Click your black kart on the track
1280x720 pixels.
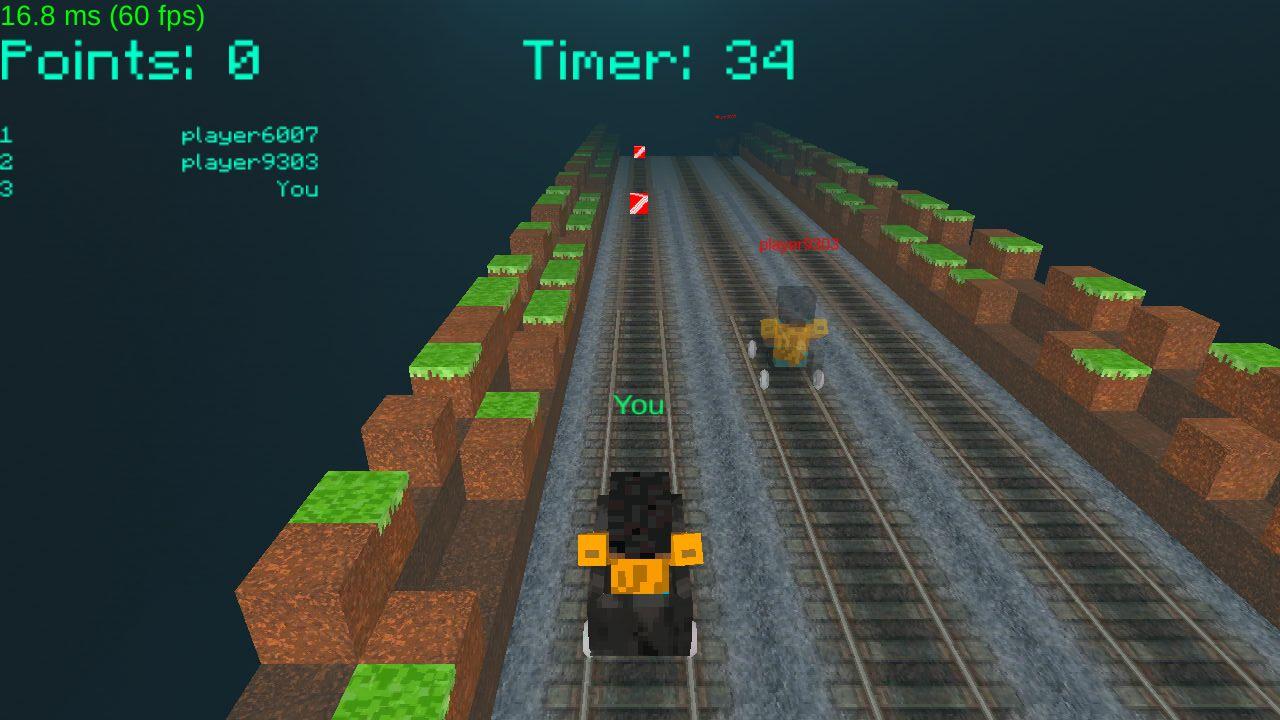pyautogui.click(x=640, y=560)
